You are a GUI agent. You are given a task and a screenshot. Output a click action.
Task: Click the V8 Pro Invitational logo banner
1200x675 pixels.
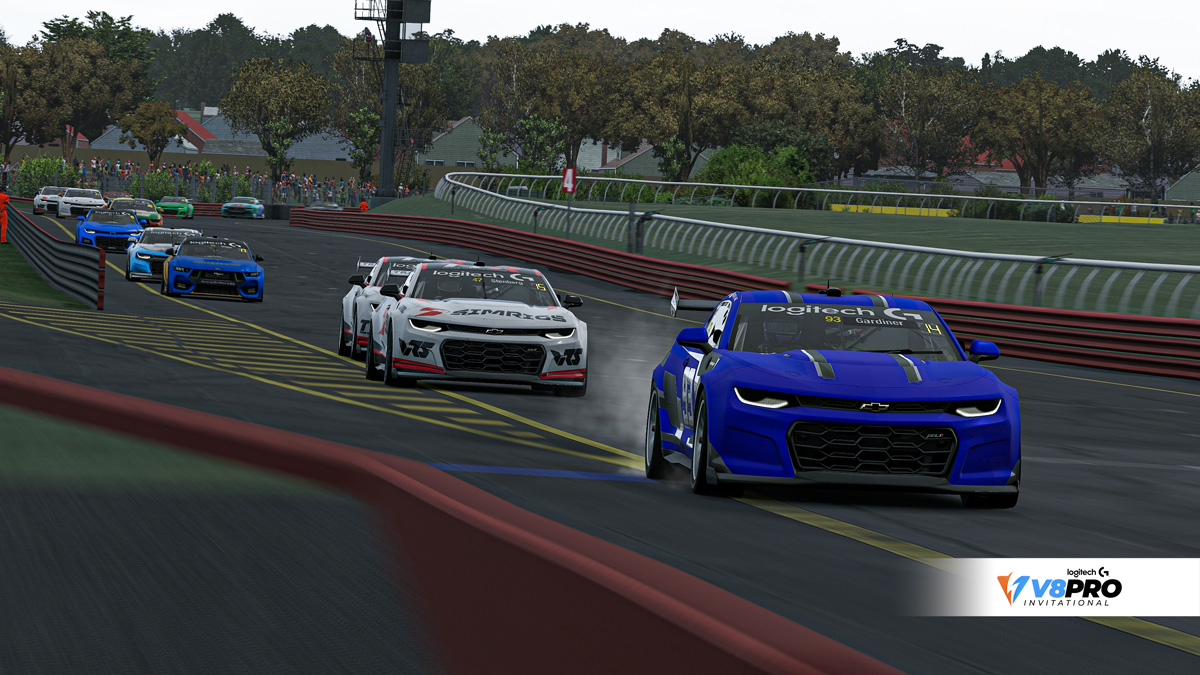click(1060, 587)
